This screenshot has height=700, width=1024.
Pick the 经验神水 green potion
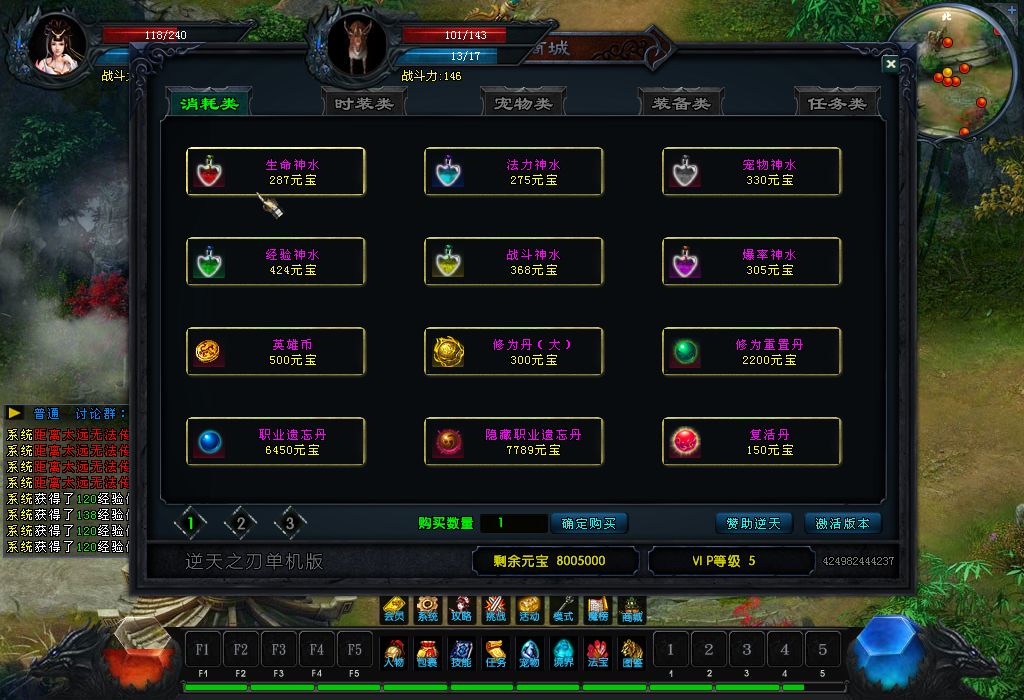[276, 262]
